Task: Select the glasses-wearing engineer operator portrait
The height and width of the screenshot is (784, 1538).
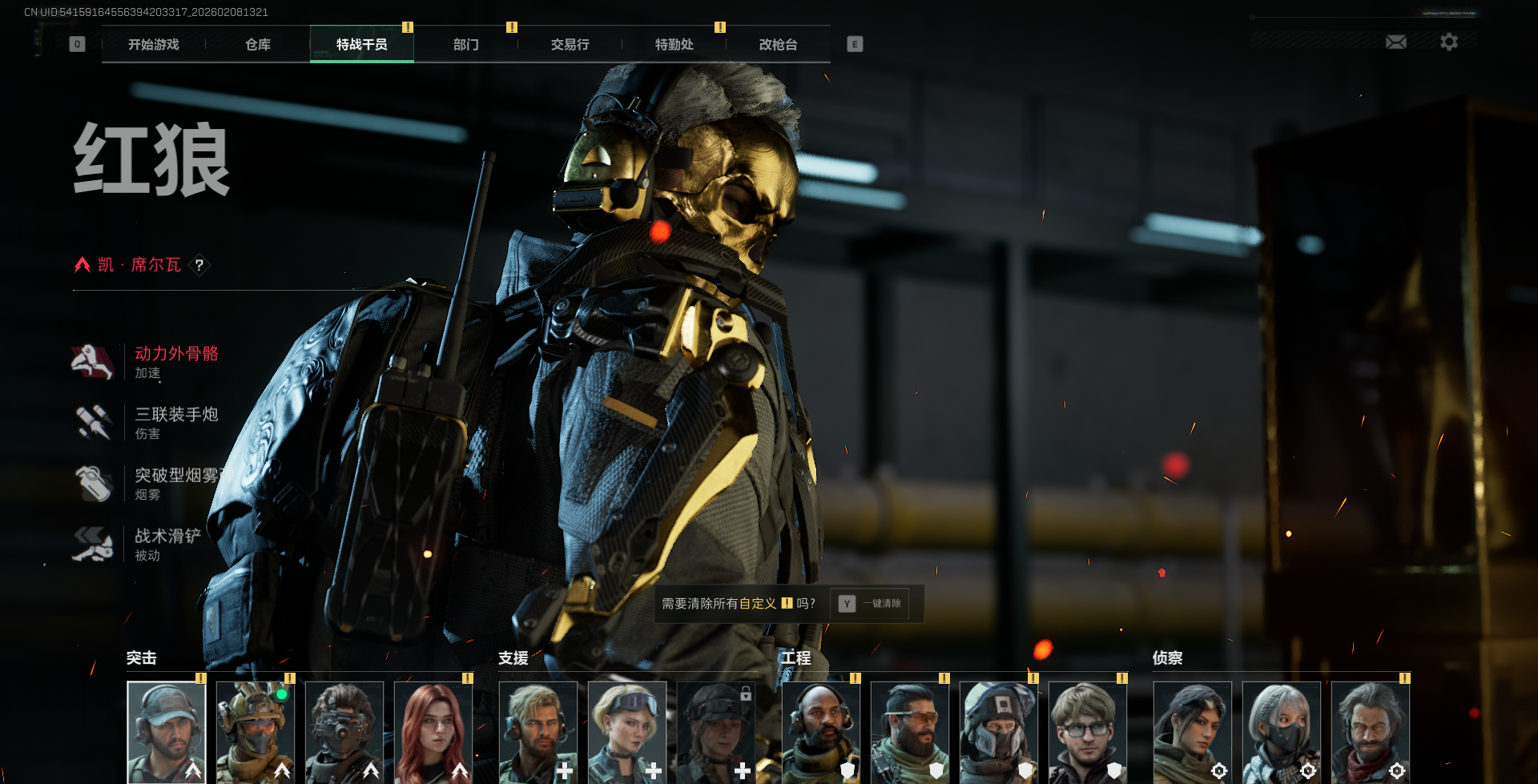Action: tap(1088, 732)
